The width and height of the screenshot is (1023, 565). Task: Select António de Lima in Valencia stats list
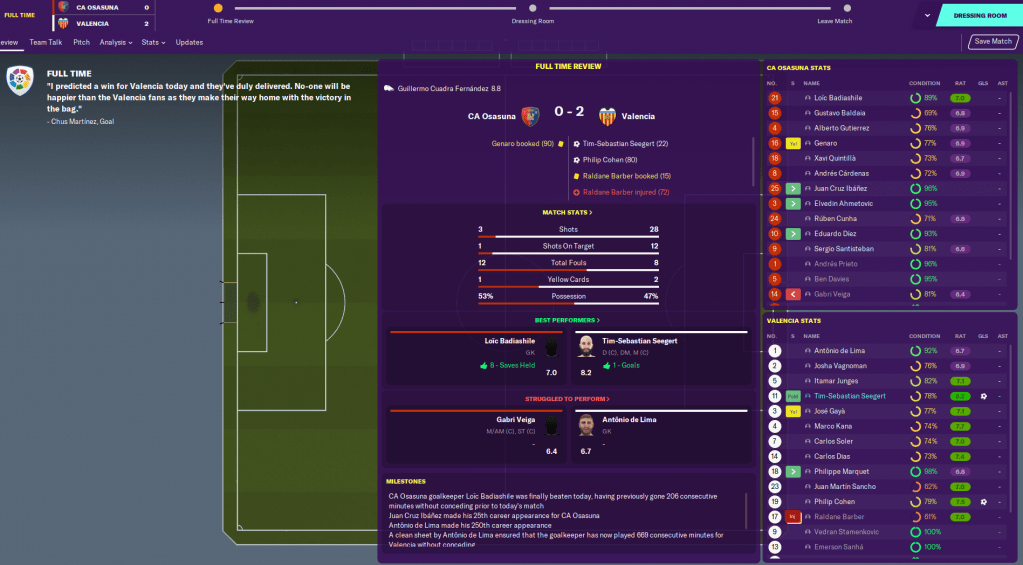(x=839, y=351)
